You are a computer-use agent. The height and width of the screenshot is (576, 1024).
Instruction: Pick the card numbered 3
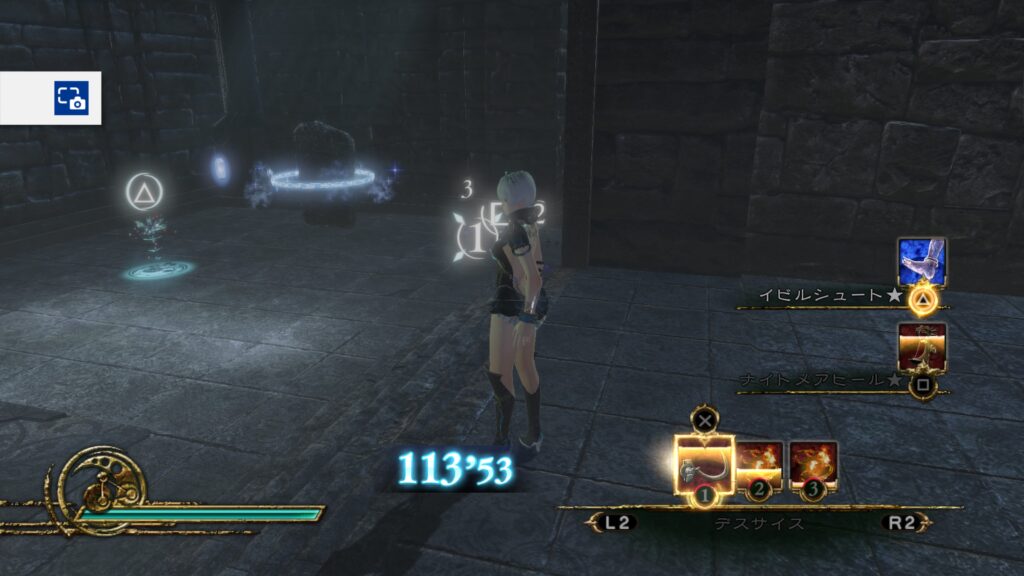pyautogui.click(x=813, y=465)
